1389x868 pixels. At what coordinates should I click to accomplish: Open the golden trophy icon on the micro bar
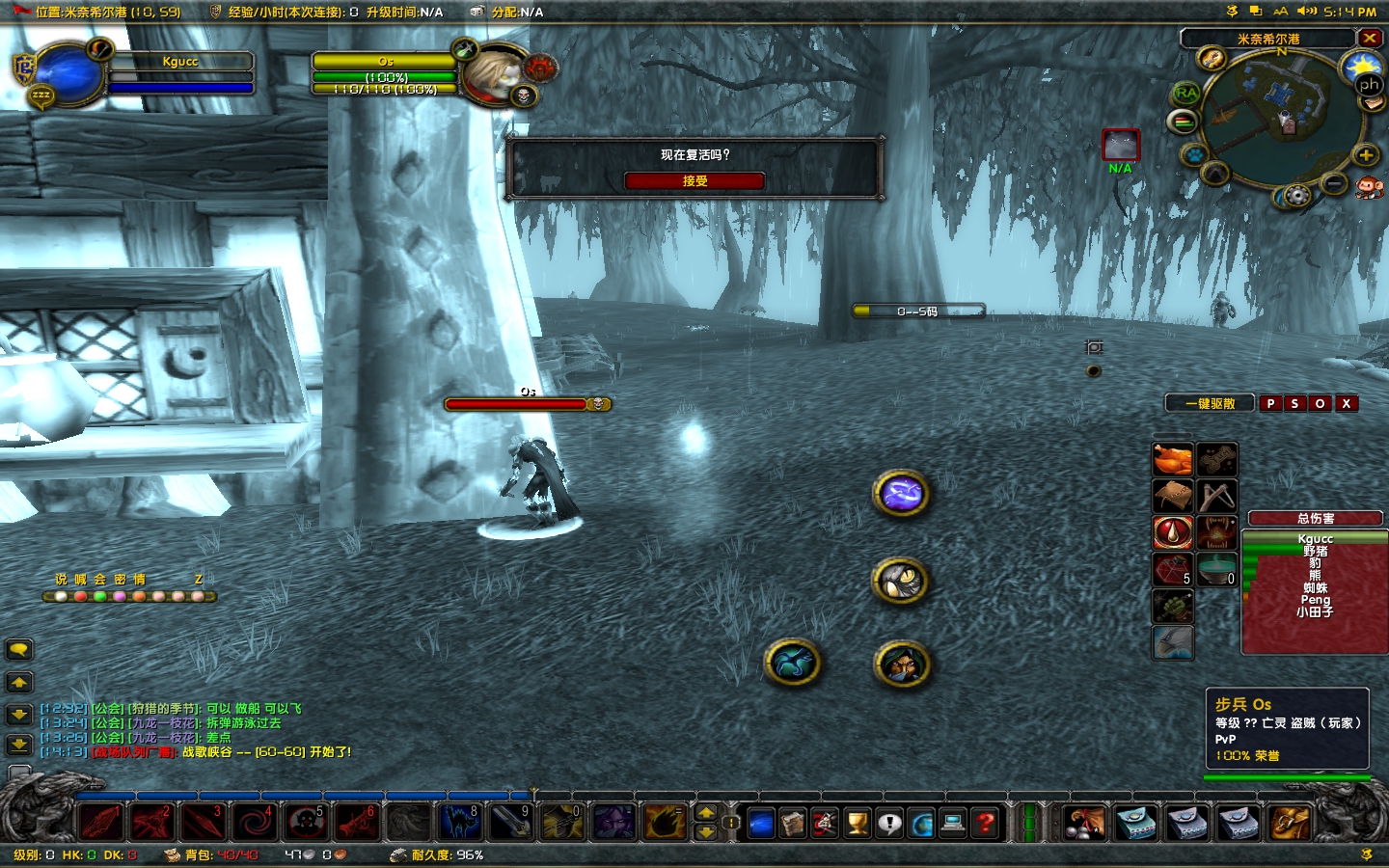855,822
